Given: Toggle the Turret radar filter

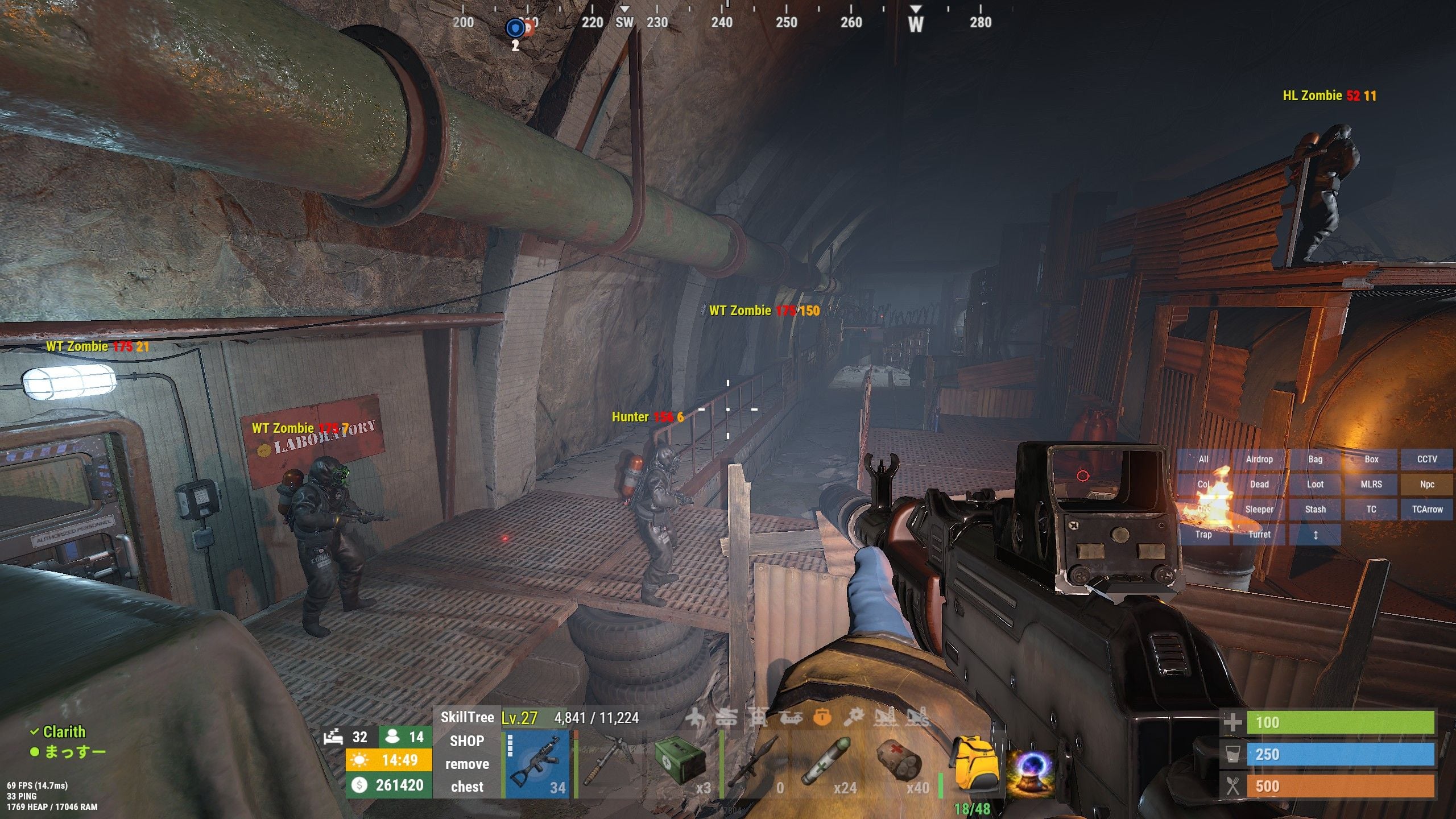Looking at the screenshot, I should [1259, 535].
